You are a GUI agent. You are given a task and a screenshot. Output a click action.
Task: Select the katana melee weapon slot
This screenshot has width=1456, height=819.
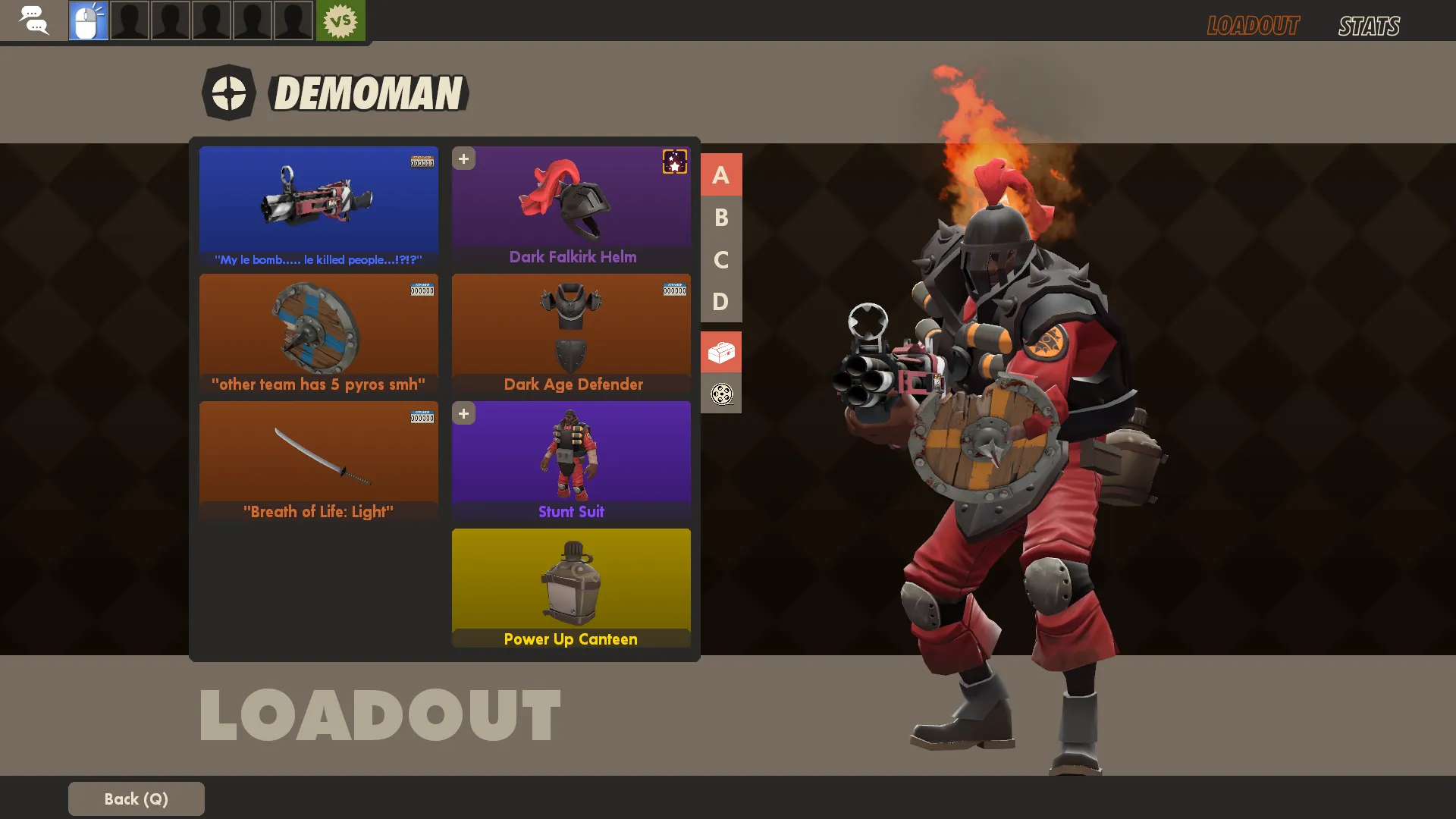point(318,460)
